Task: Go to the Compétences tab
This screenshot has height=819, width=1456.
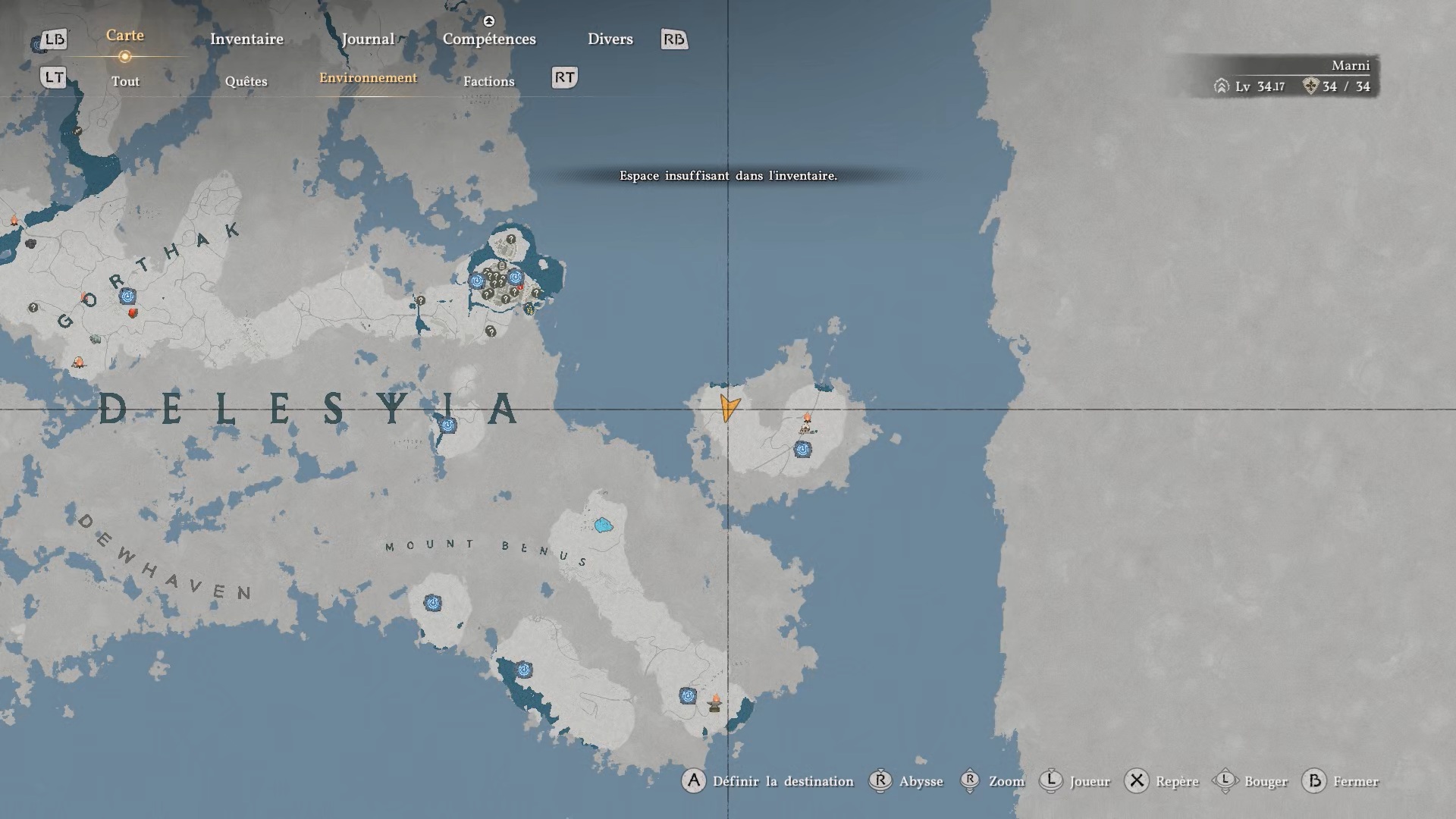Action: (489, 39)
